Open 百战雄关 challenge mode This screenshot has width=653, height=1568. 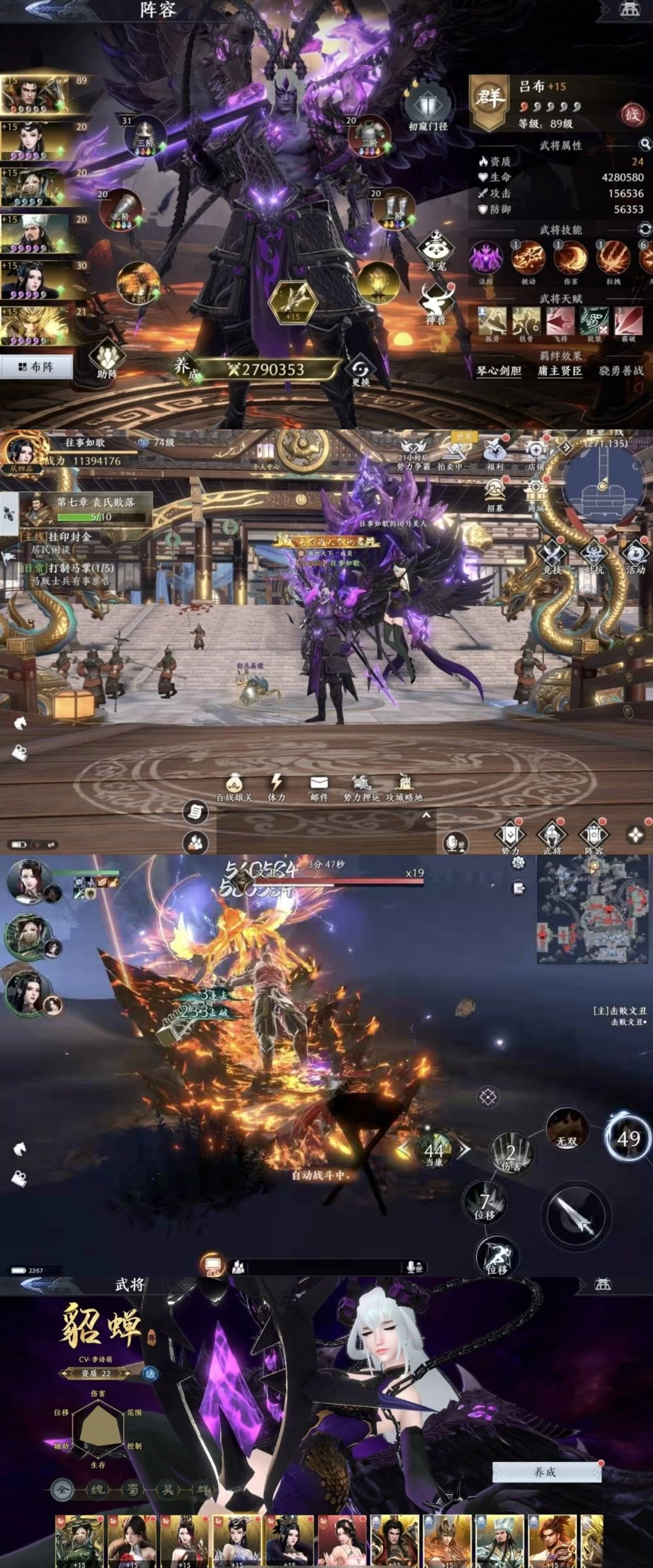point(234,786)
